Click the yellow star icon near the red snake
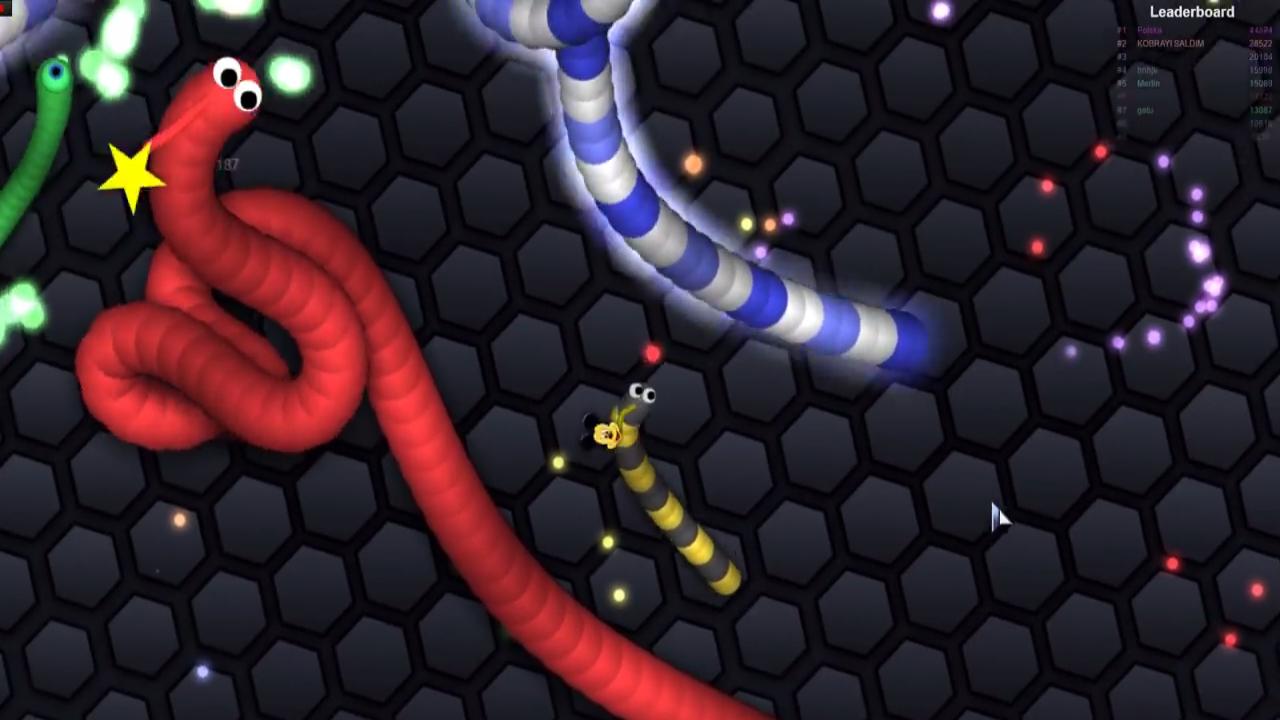The width and height of the screenshot is (1280, 720). [x=131, y=178]
